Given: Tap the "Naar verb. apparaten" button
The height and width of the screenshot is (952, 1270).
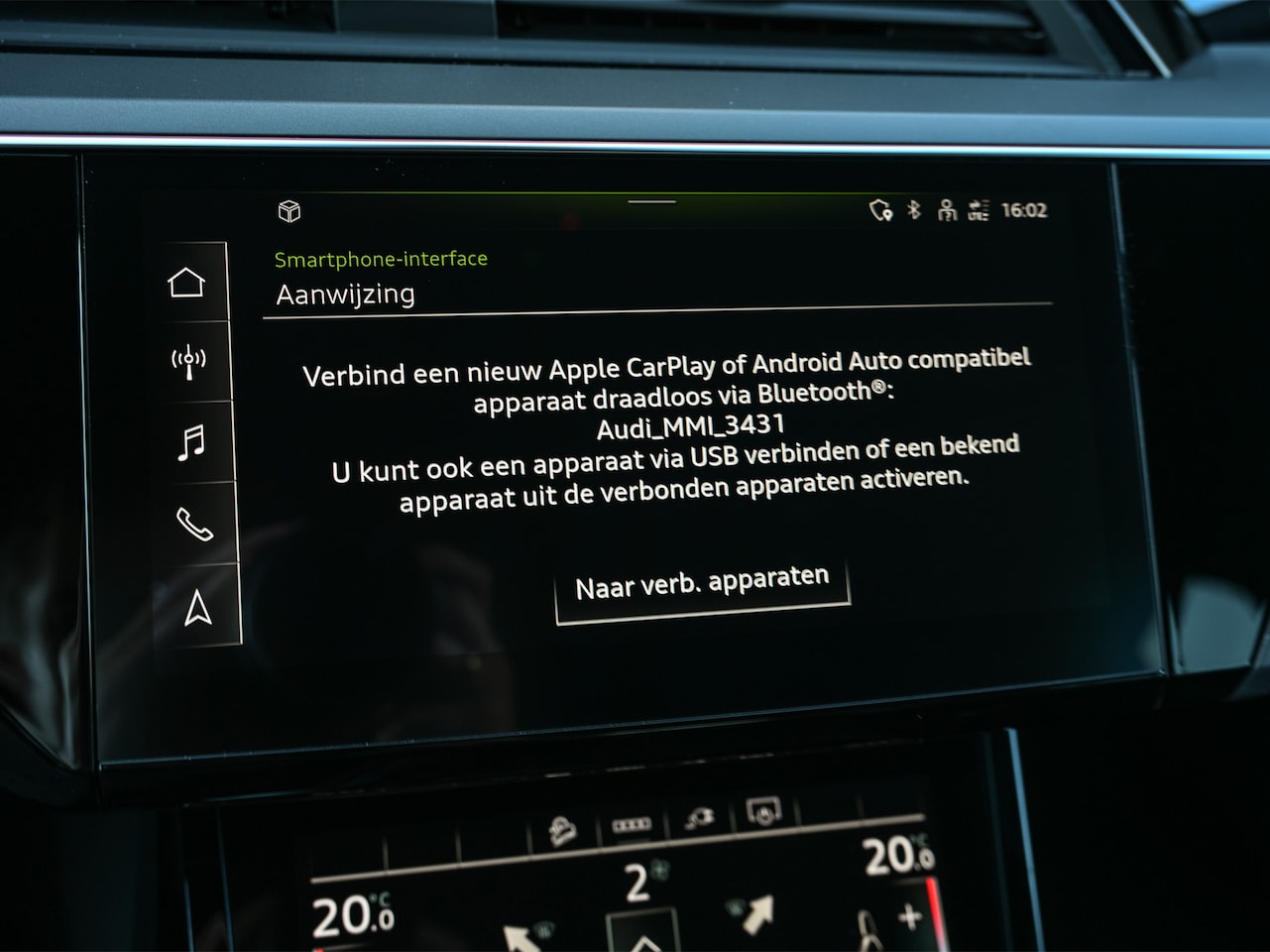Looking at the screenshot, I should point(702,584).
